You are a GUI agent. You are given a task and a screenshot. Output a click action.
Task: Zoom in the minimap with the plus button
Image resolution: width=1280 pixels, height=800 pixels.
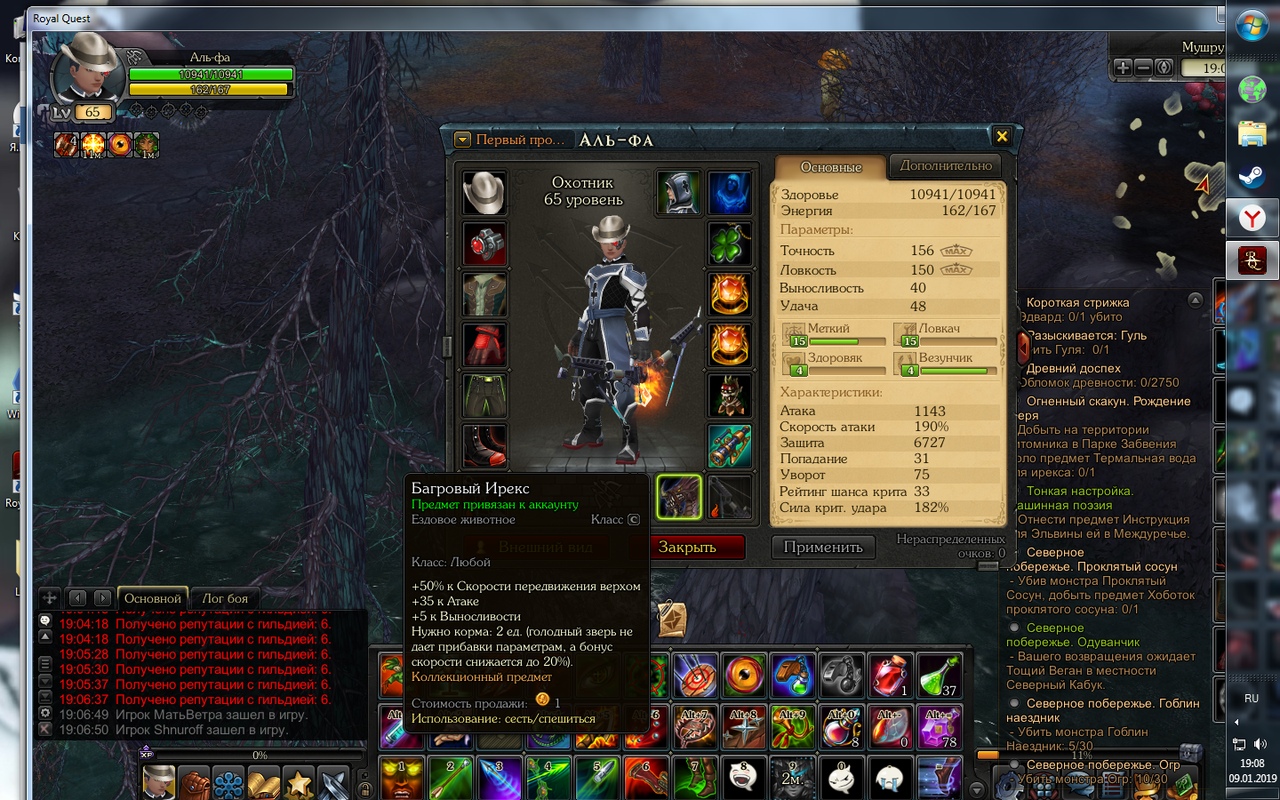[1123, 67]
